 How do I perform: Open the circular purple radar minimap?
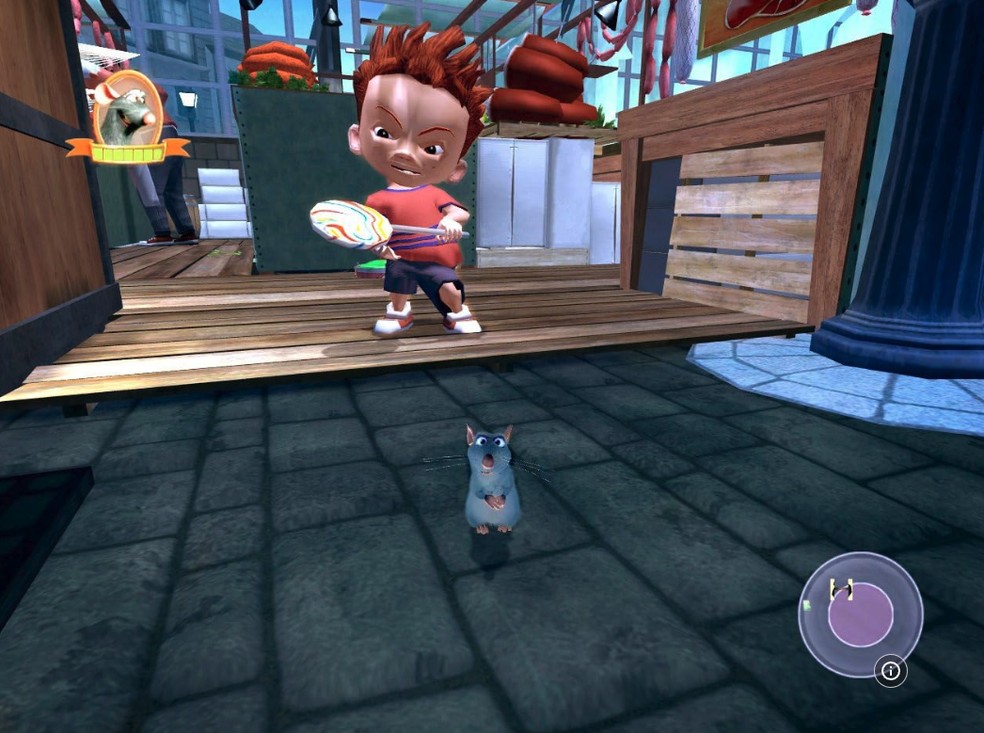coord(859,613)
